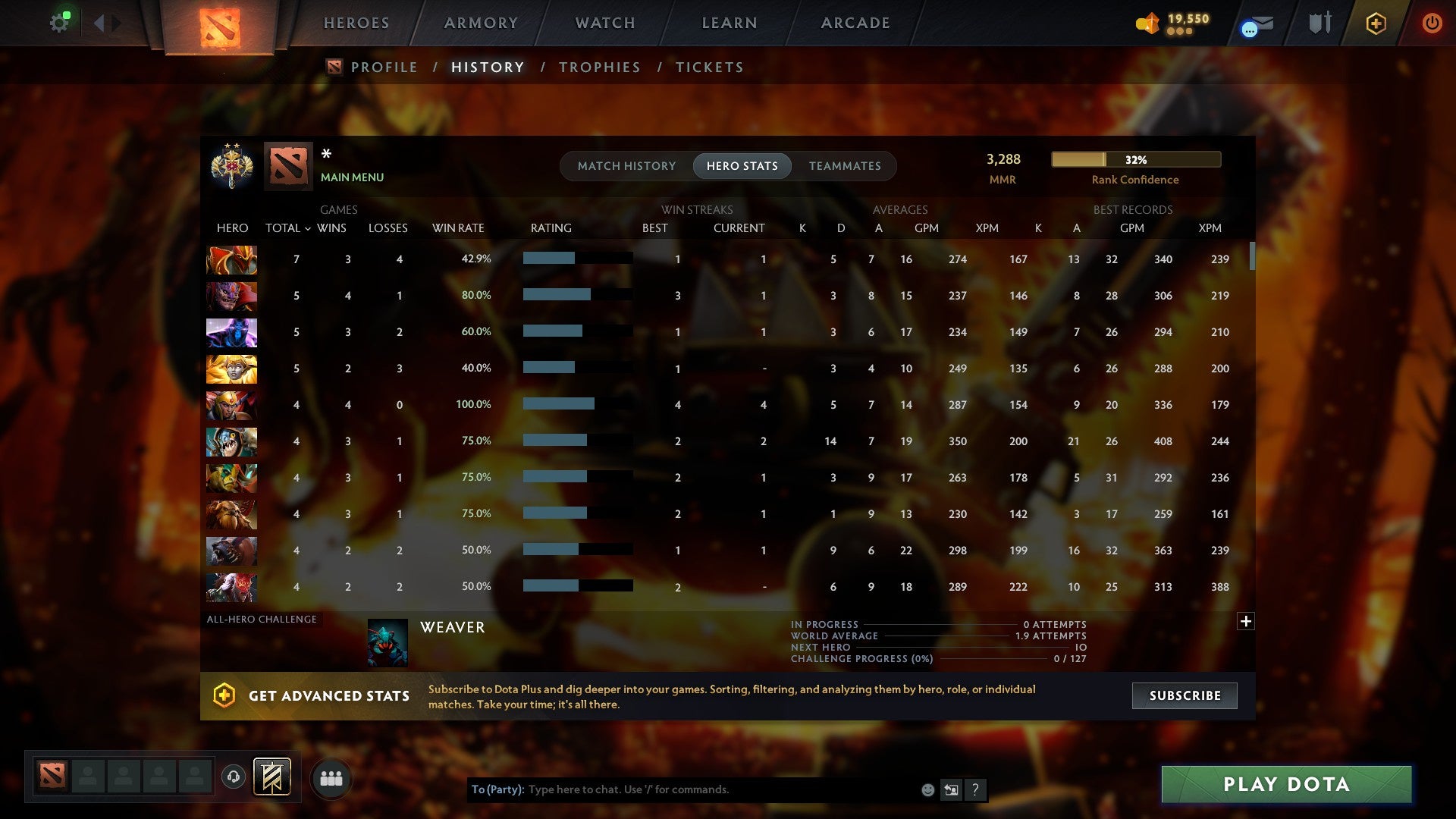Switch to the TEAMMATES tab
1456x819 pixels.
pos(845,165)
